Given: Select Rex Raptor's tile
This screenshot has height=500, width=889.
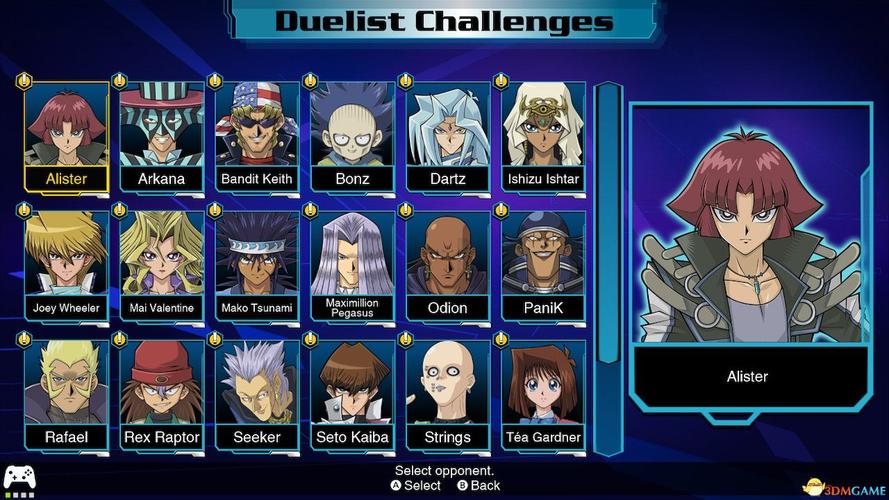Looking at the screenshot, I should tap(161, 395).
